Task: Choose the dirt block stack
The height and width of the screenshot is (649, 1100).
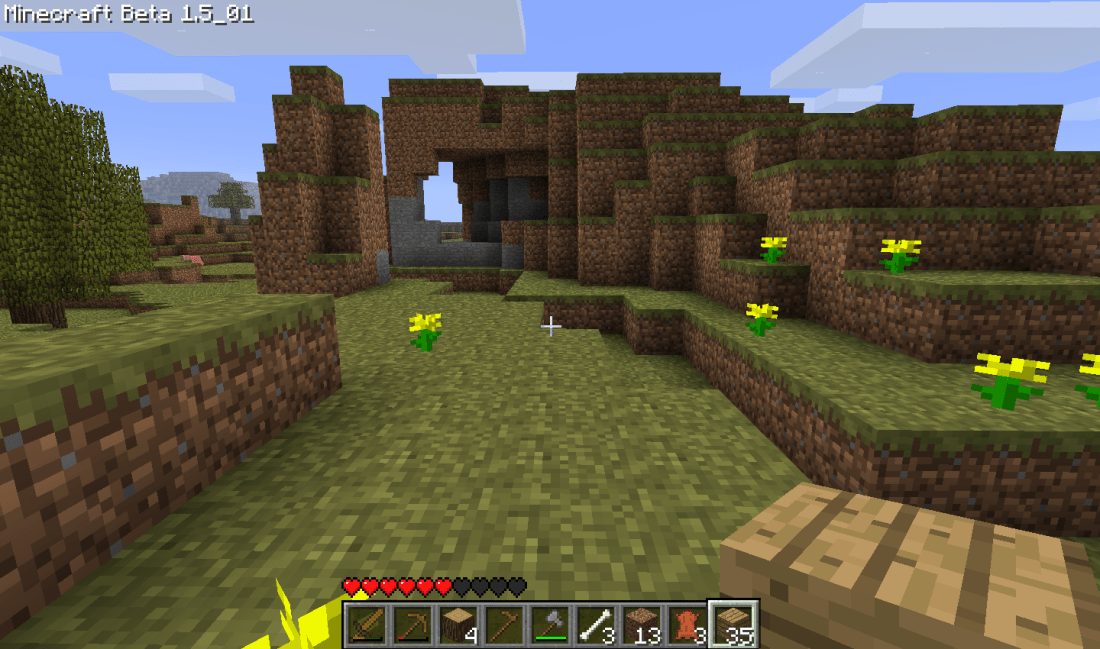Action: click(x=642, y=624)
